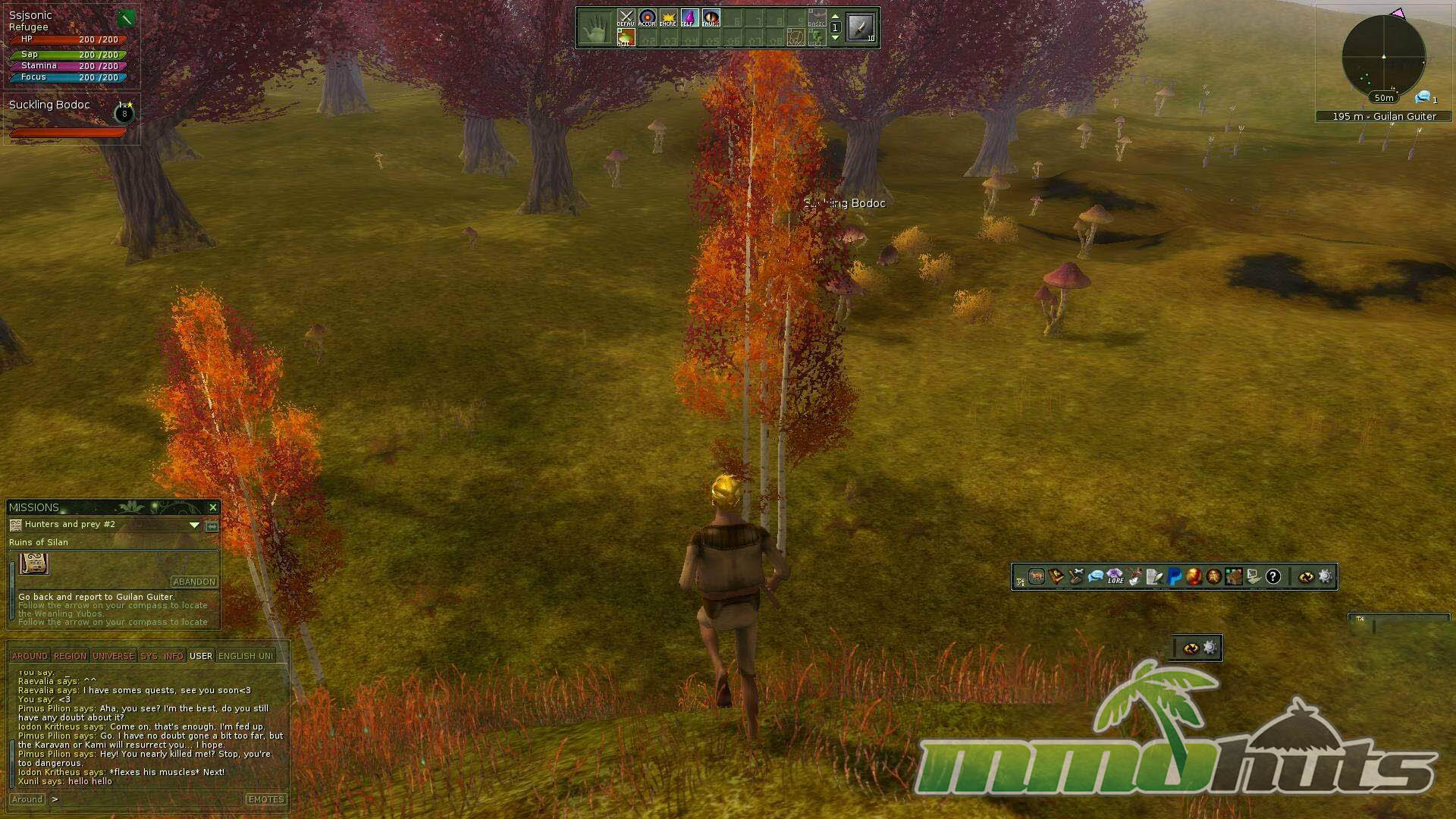Open the Lore window from the toolbar
The height and width of the screenshot is (819, 1456).
1115,577
